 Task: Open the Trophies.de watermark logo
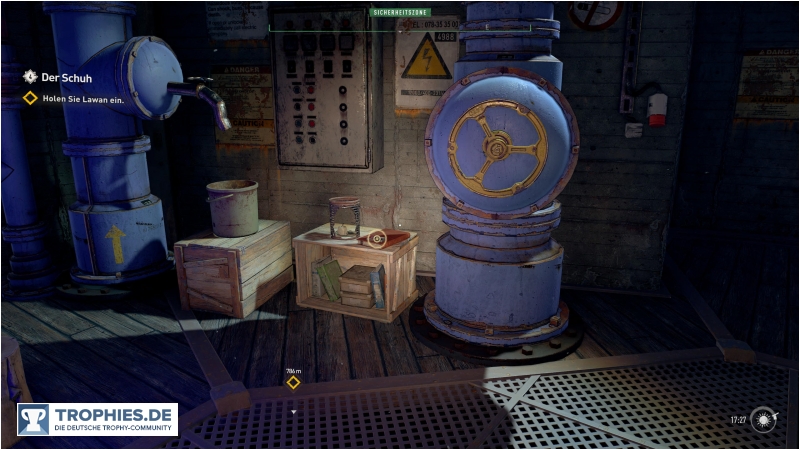point(97,419)
